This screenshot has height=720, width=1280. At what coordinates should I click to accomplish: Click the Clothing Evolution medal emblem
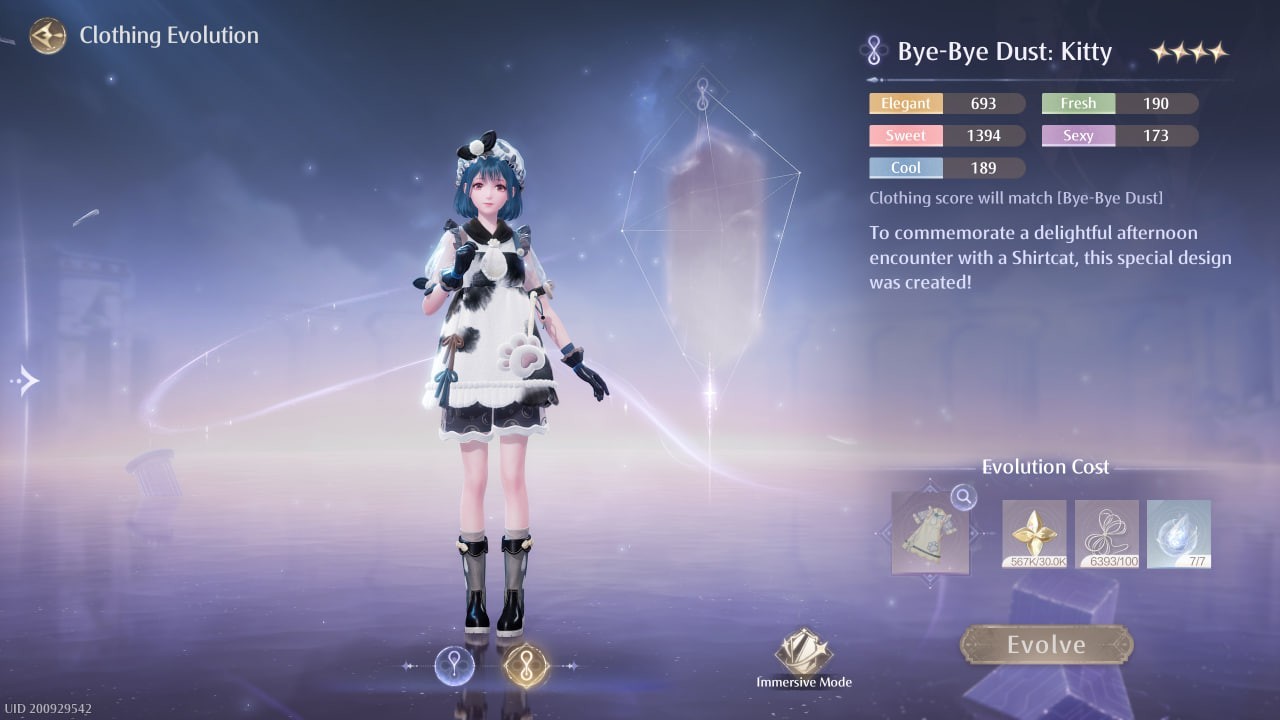click(x=47, y=35)
